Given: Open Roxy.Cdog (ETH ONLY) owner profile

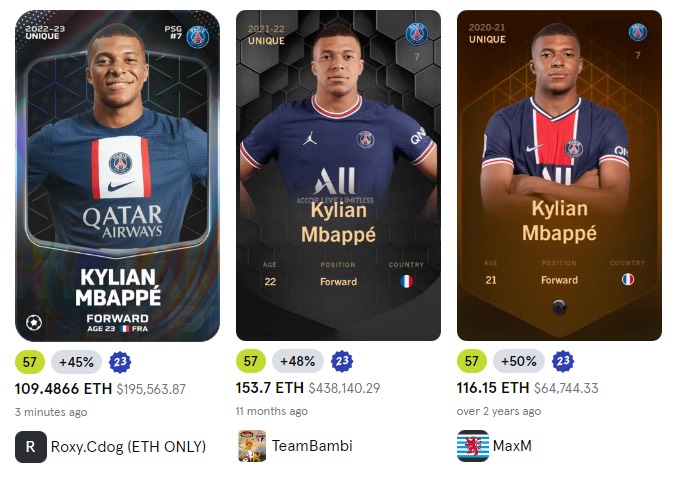Looking at the screenshot, I should (128, 446).
